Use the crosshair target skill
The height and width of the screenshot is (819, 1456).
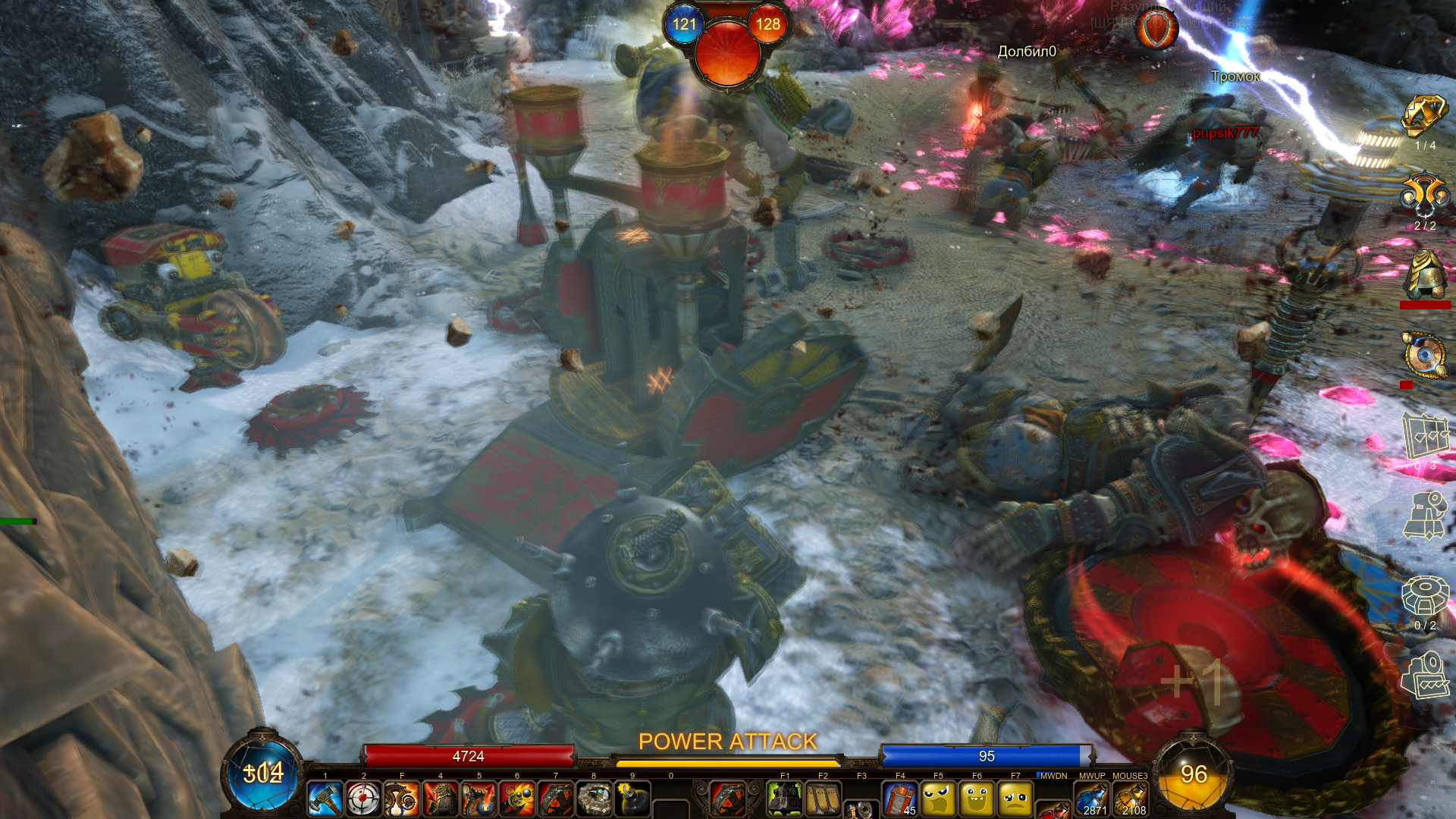click(363, 799)
